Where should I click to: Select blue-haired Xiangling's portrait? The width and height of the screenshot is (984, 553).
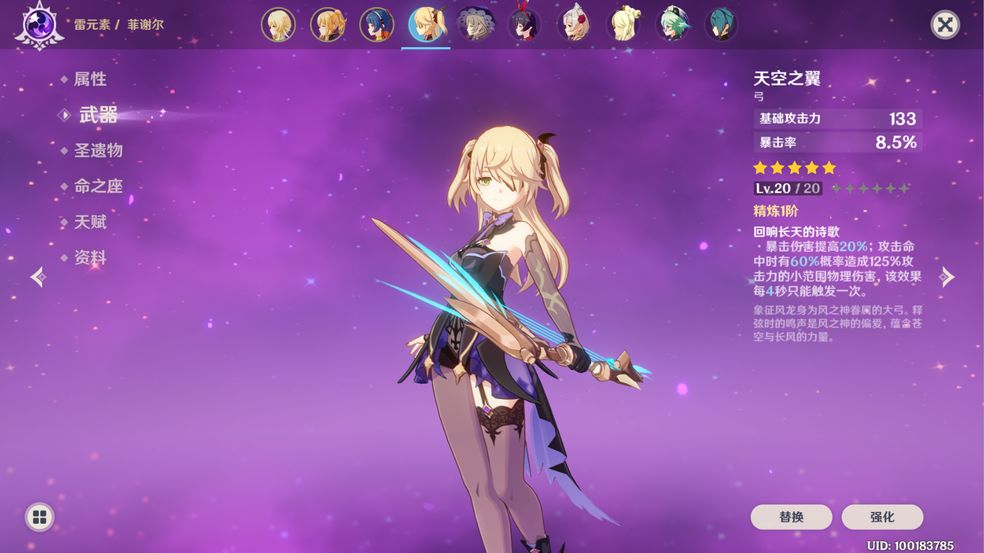point(377,24)
